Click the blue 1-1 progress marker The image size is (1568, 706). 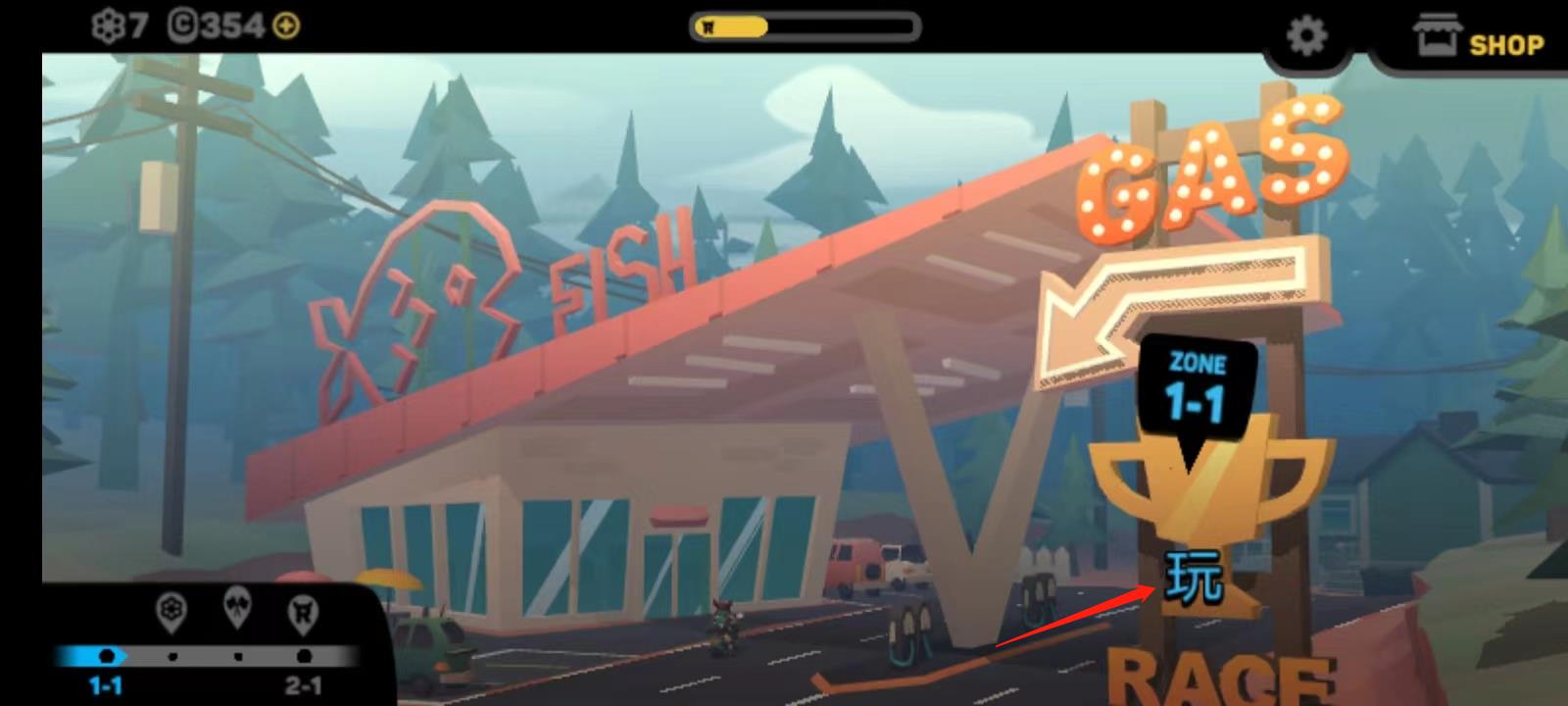click(107, 656)
